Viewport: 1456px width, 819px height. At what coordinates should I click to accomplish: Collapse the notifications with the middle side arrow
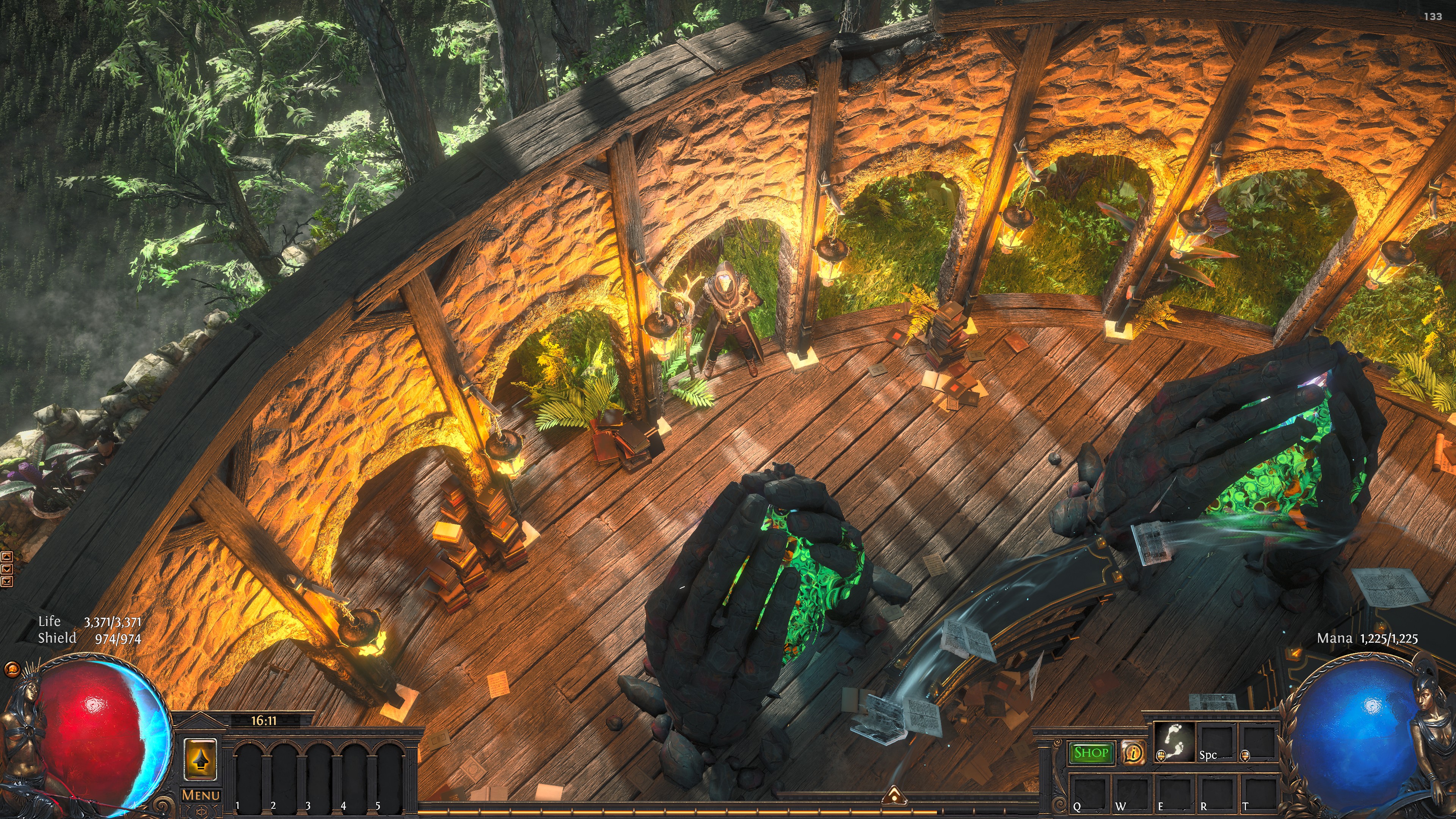[7, 569]
